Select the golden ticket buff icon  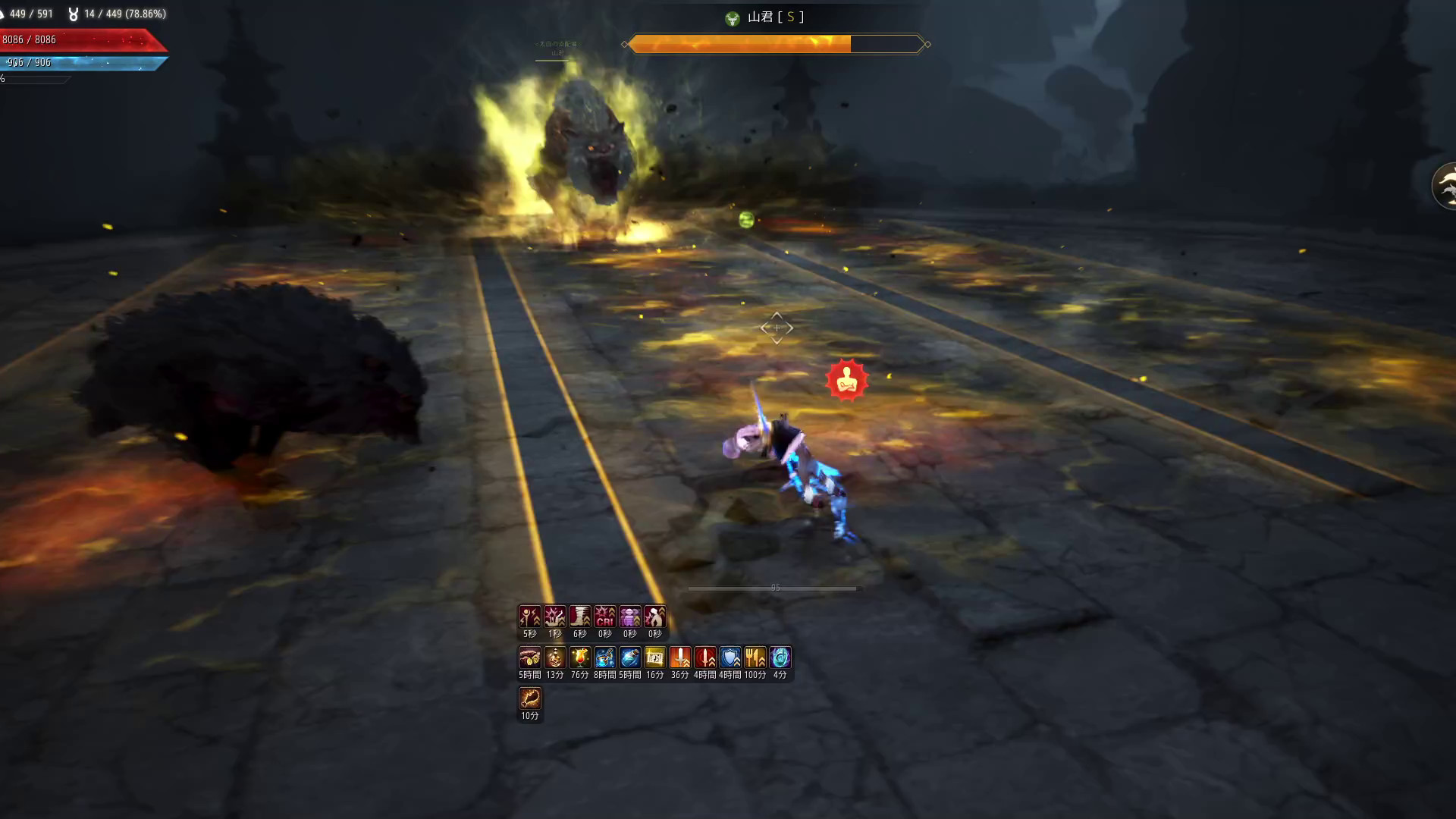655,657
